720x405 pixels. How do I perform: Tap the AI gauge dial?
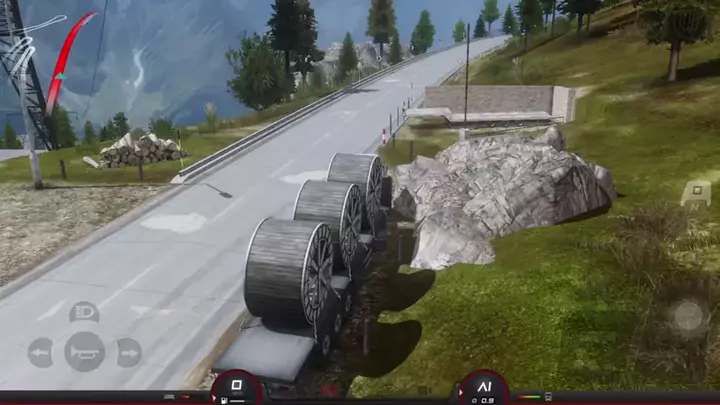tap(484, 388)
